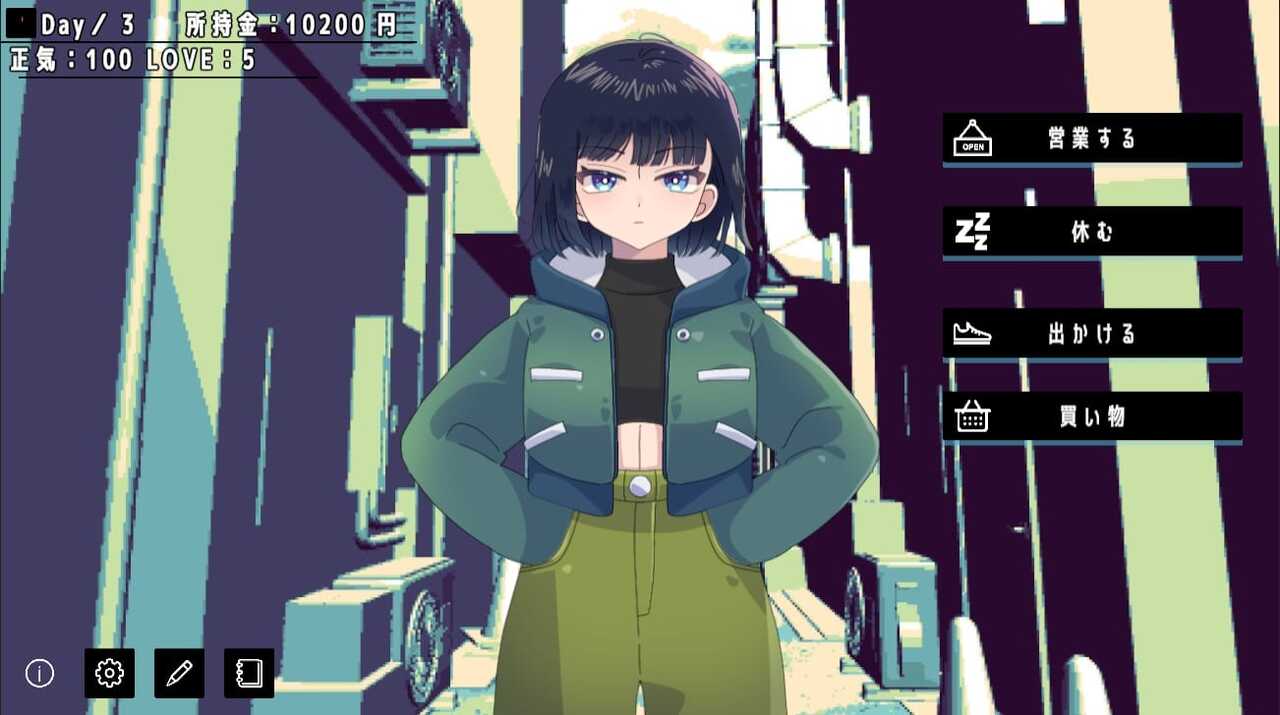This screenshot has height=715, width=1280.
Task: Select the 休む rest option
Action: coord(1092,232)
